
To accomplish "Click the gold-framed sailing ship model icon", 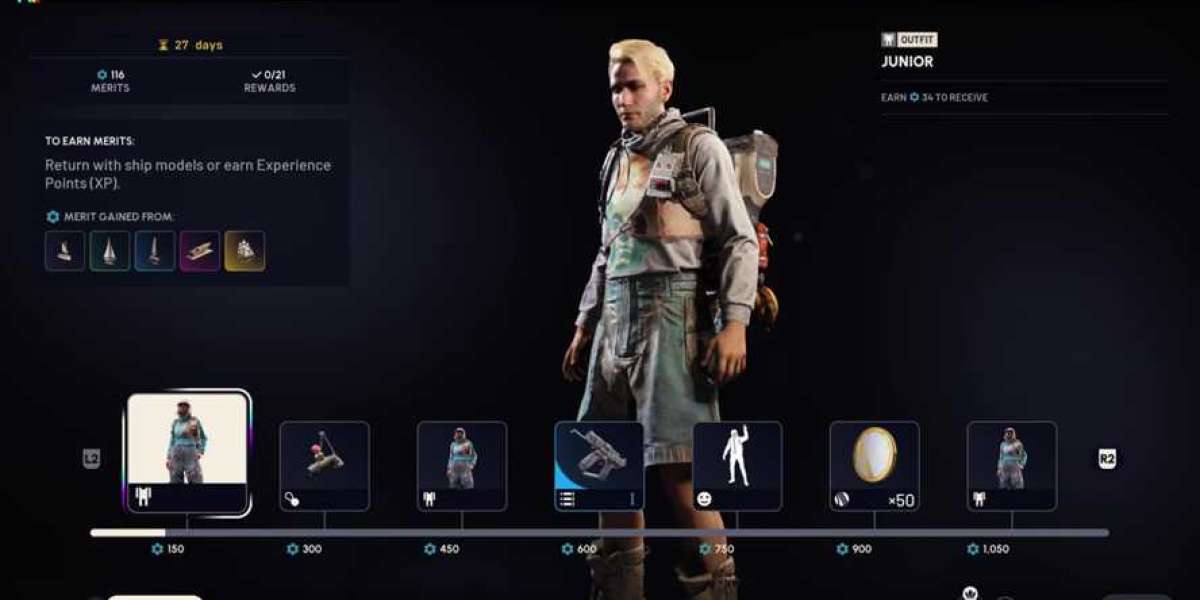I will coord(245,251).
